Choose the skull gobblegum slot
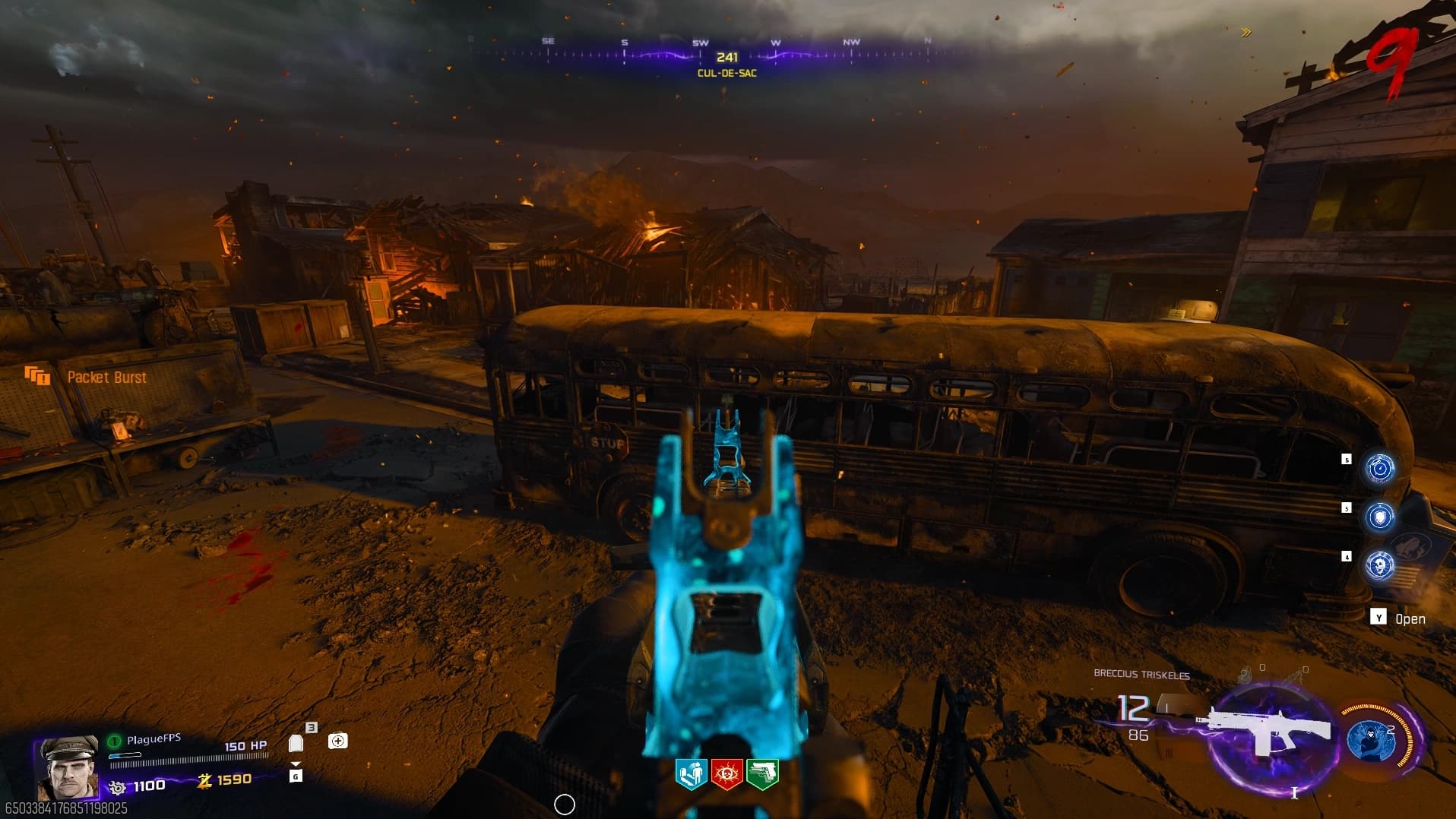1456x819 pixels. (1380, 565)
